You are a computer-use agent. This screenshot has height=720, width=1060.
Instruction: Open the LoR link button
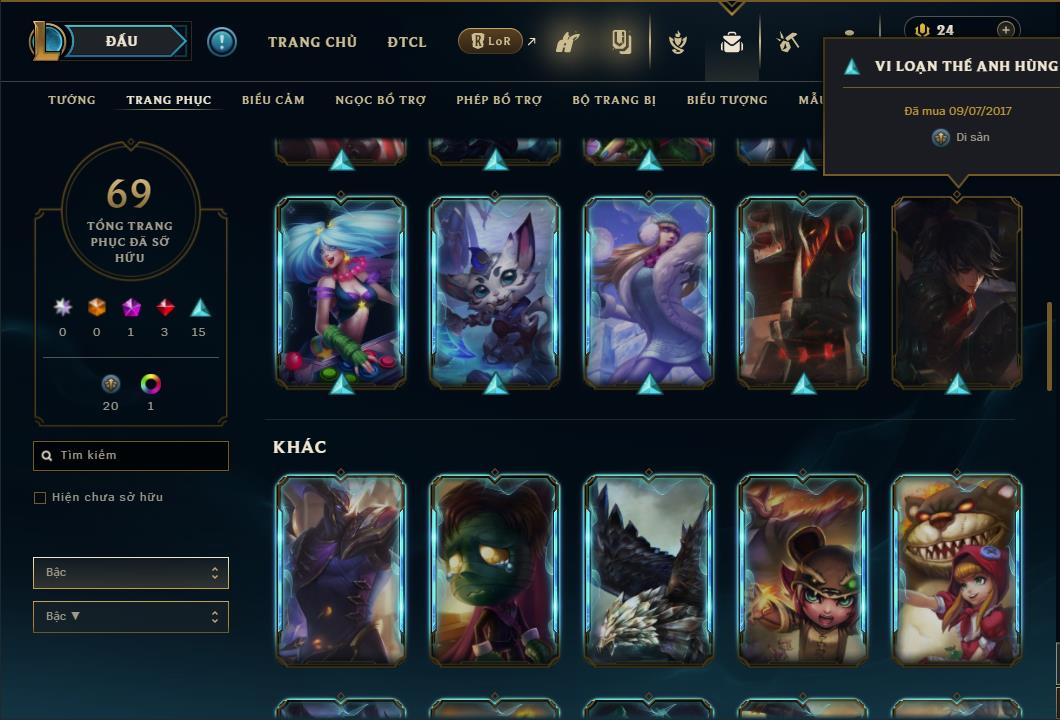coord(490,41)
